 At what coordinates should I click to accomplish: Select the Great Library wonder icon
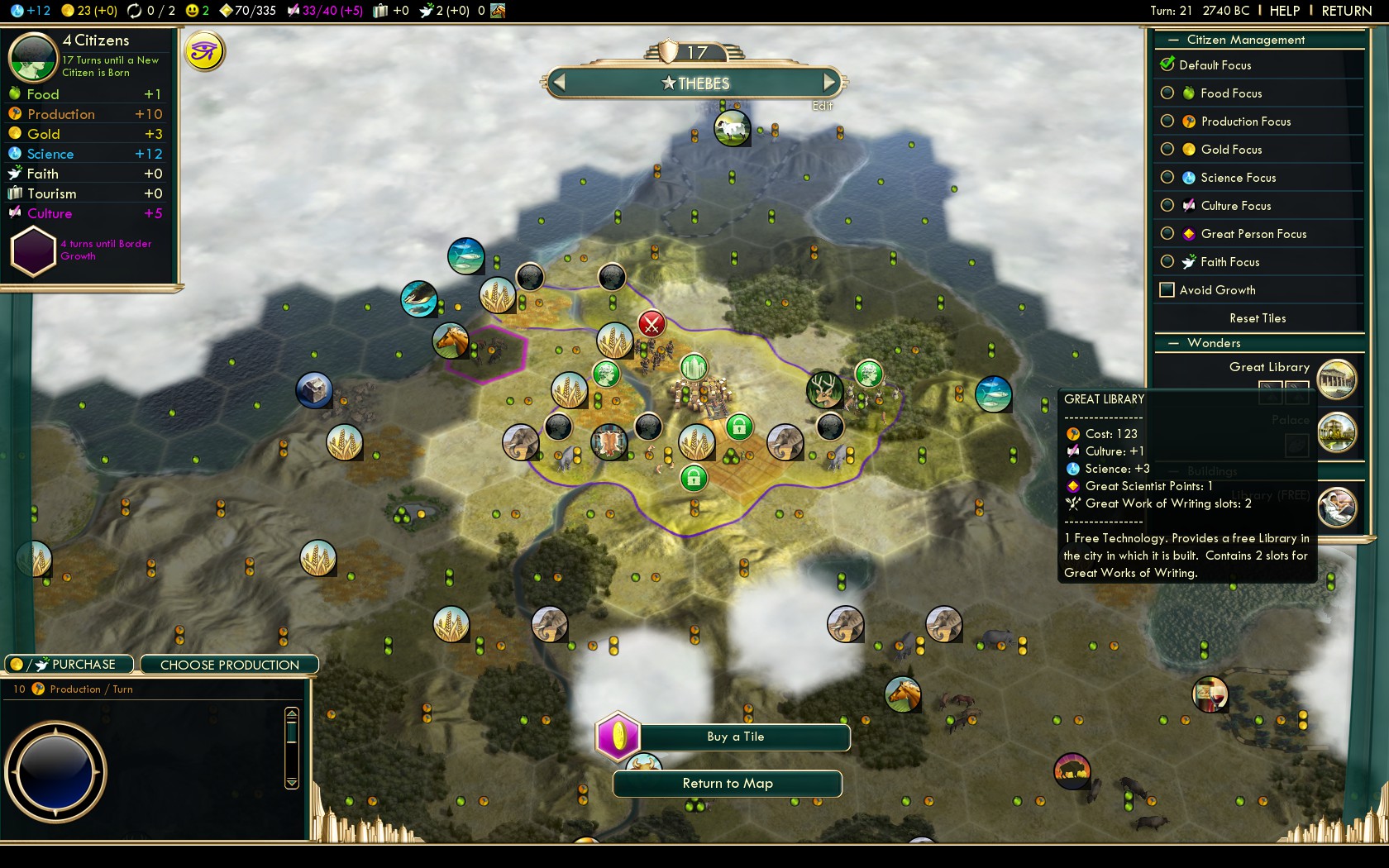(x=1338, y=379)
